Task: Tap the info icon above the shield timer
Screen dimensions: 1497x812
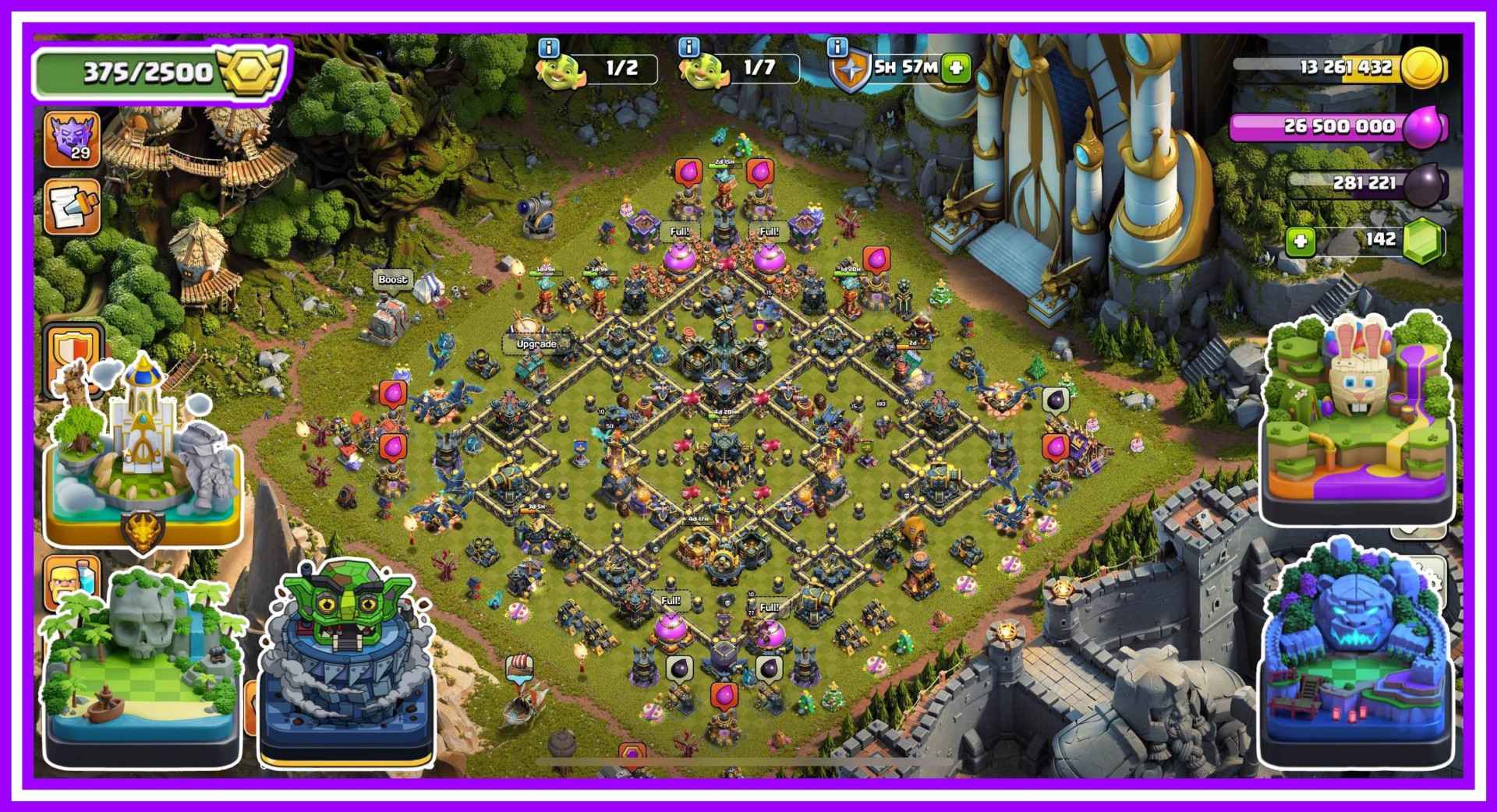Action: (836, 48)
